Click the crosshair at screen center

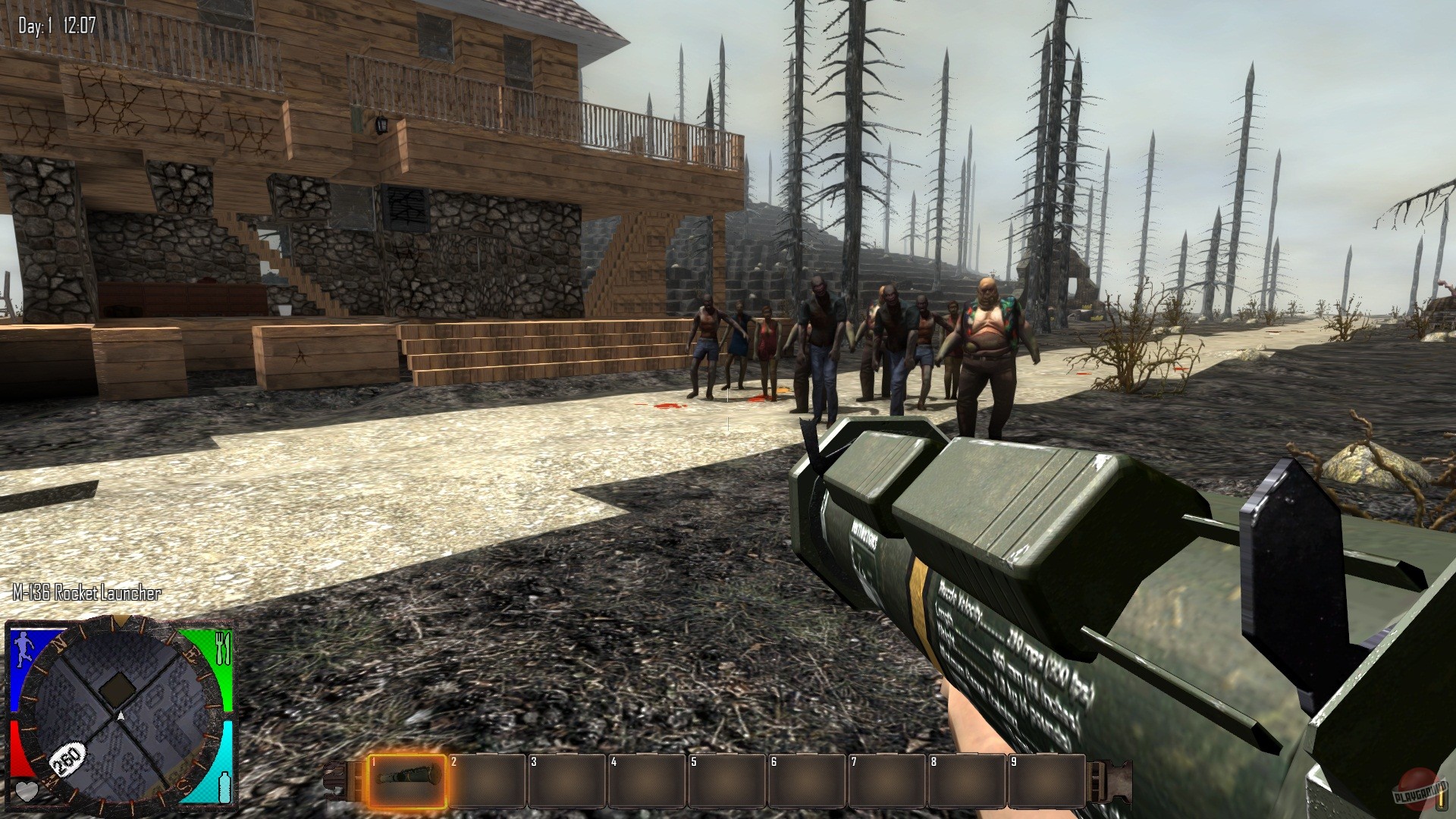(x=728, y=409)
